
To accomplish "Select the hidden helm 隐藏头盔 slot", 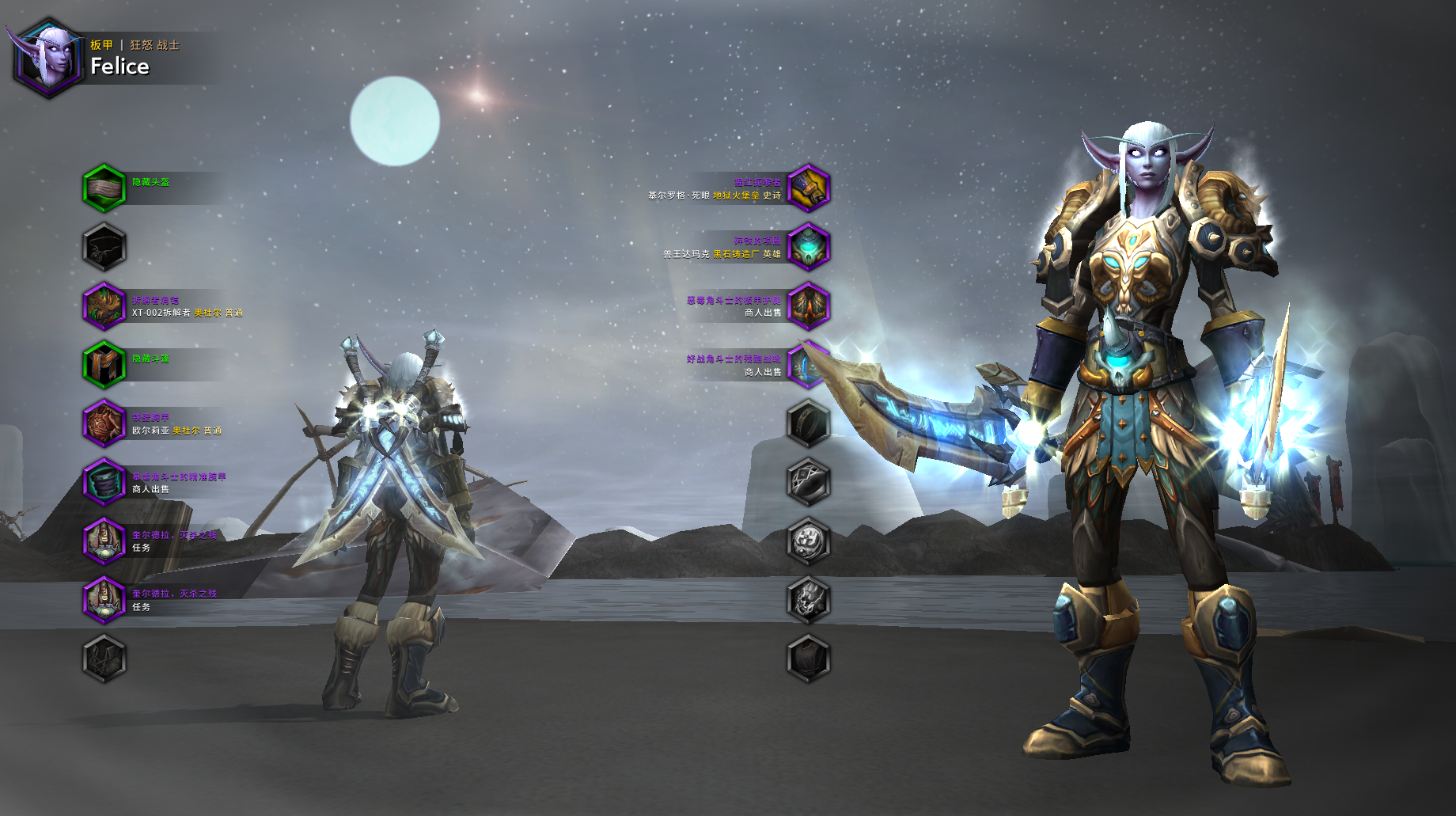I will tap(104, 189).
